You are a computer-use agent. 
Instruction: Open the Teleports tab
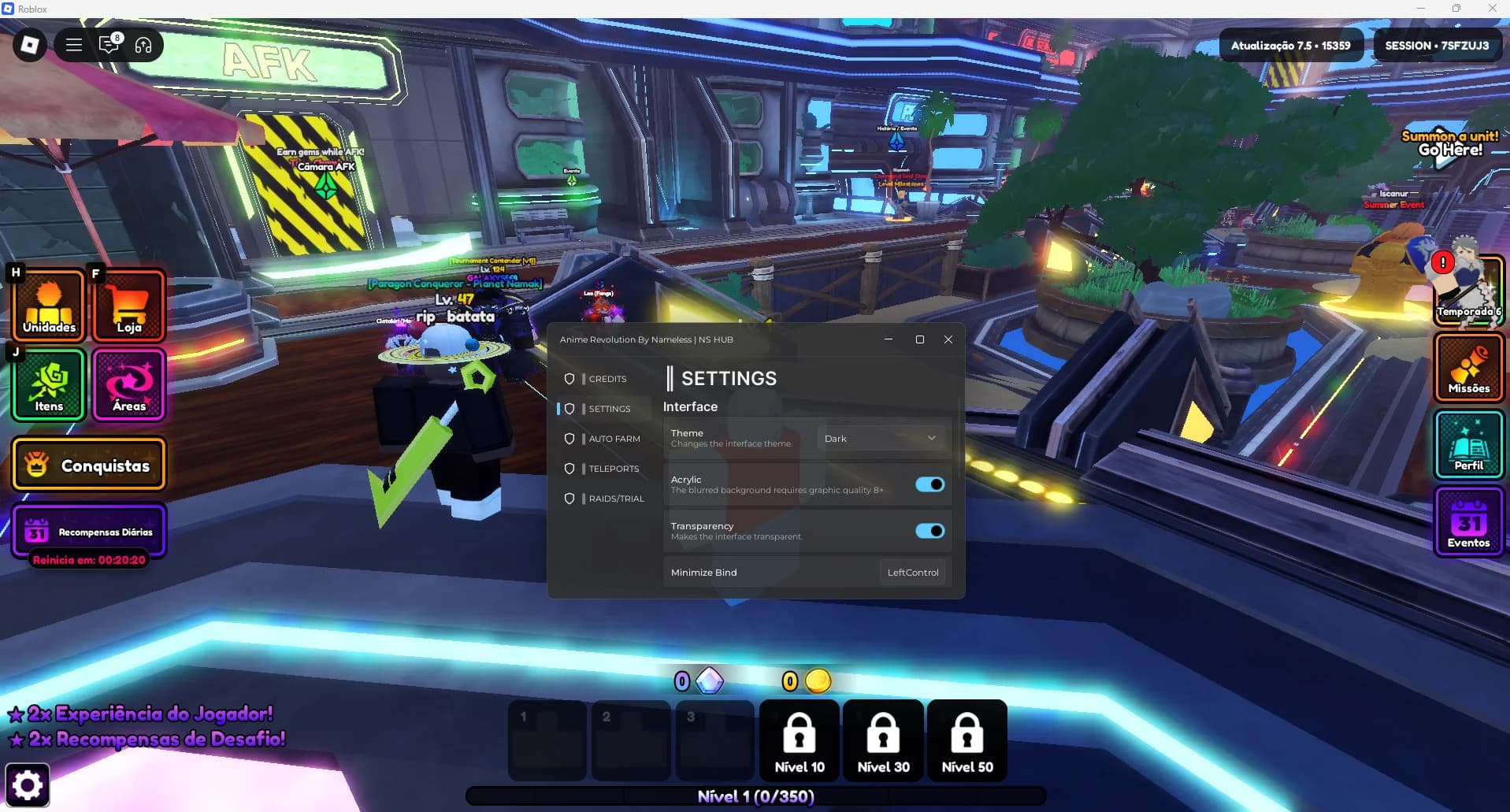pyautogui.click(x=613, y=469)
